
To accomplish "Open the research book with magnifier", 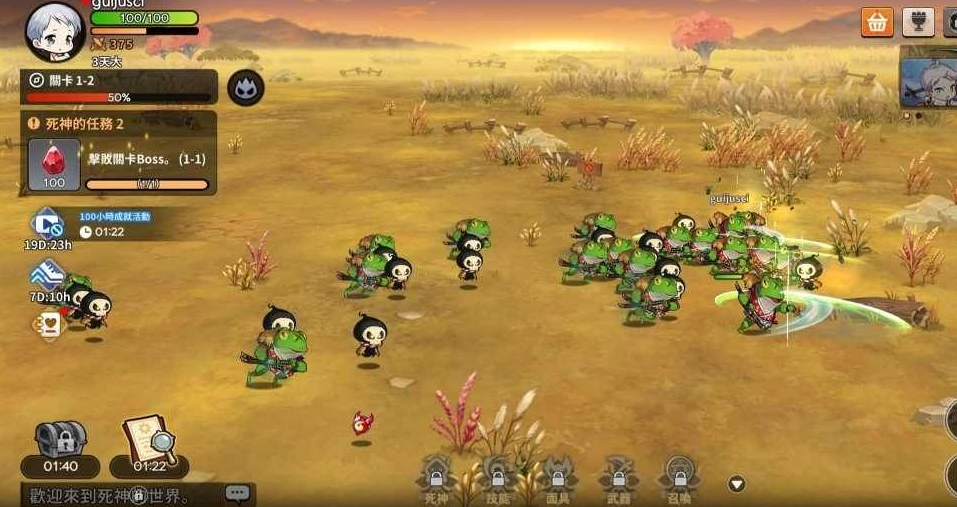I will click(x=149, y=440).
